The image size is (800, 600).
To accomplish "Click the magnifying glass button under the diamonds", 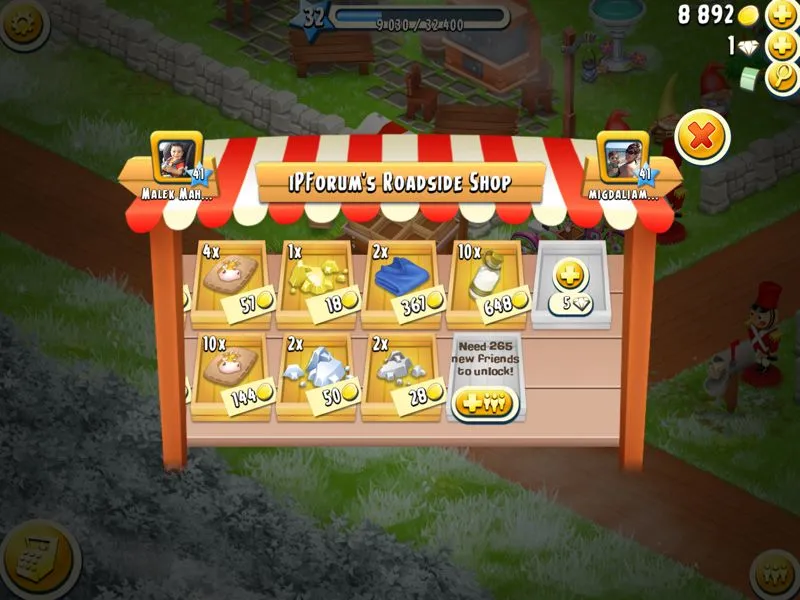I will pyautogui.click(x=782, y=78).
